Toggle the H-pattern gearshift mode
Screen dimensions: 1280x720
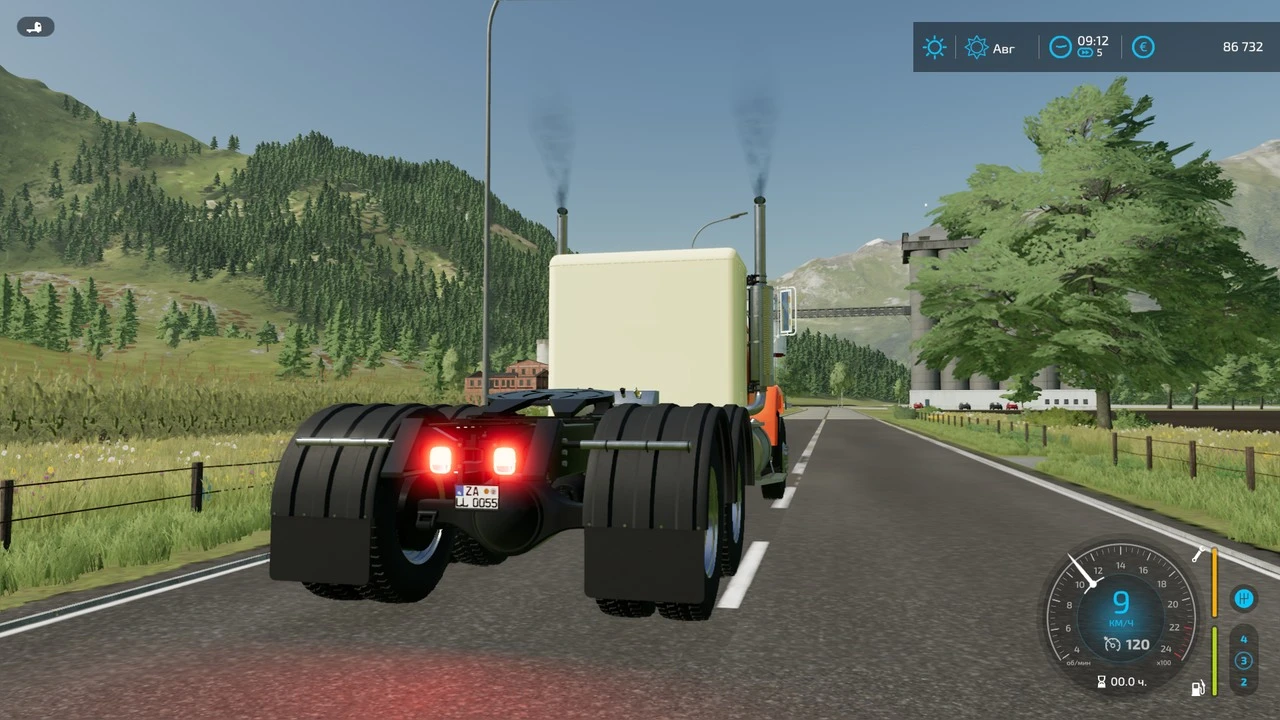point(1243,599)
